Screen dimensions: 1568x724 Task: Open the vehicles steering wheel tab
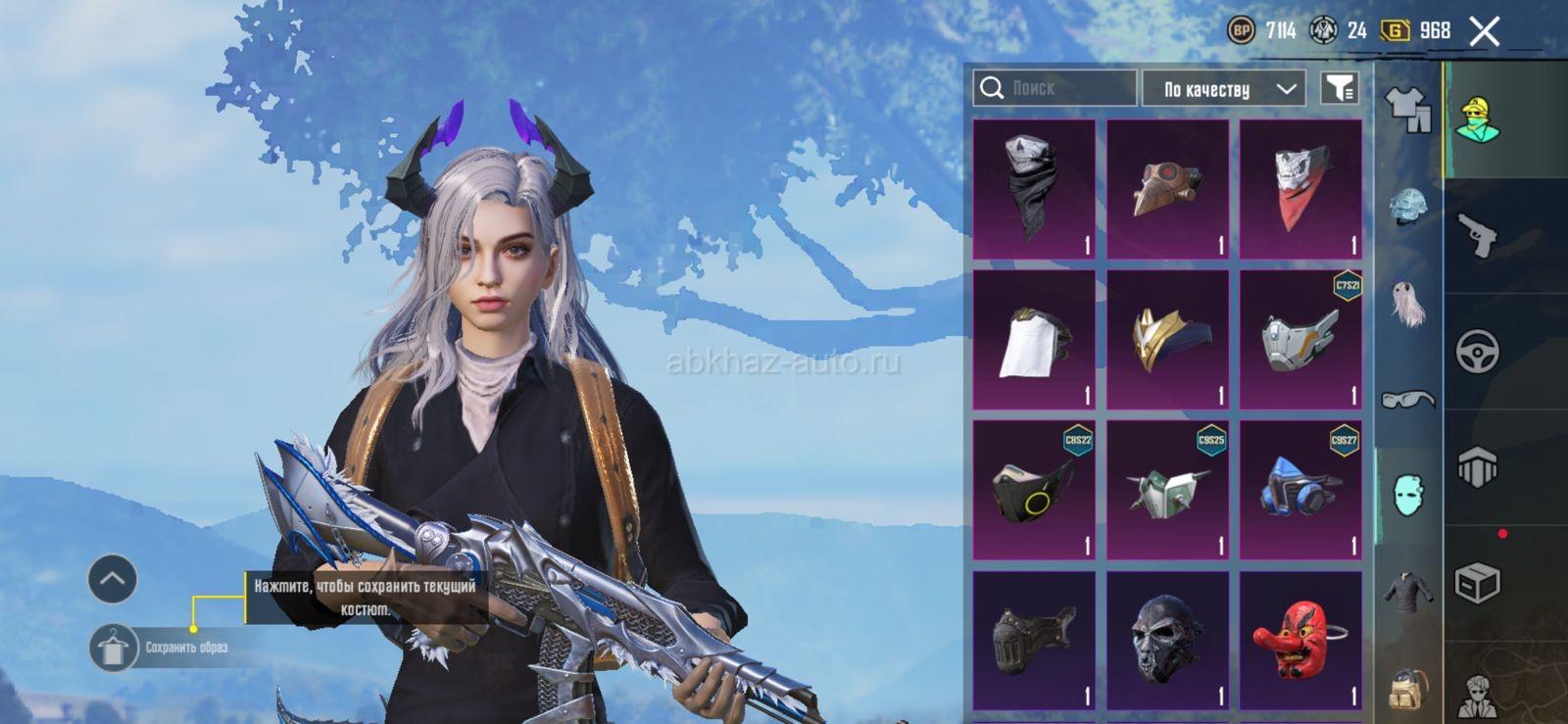1477,351
